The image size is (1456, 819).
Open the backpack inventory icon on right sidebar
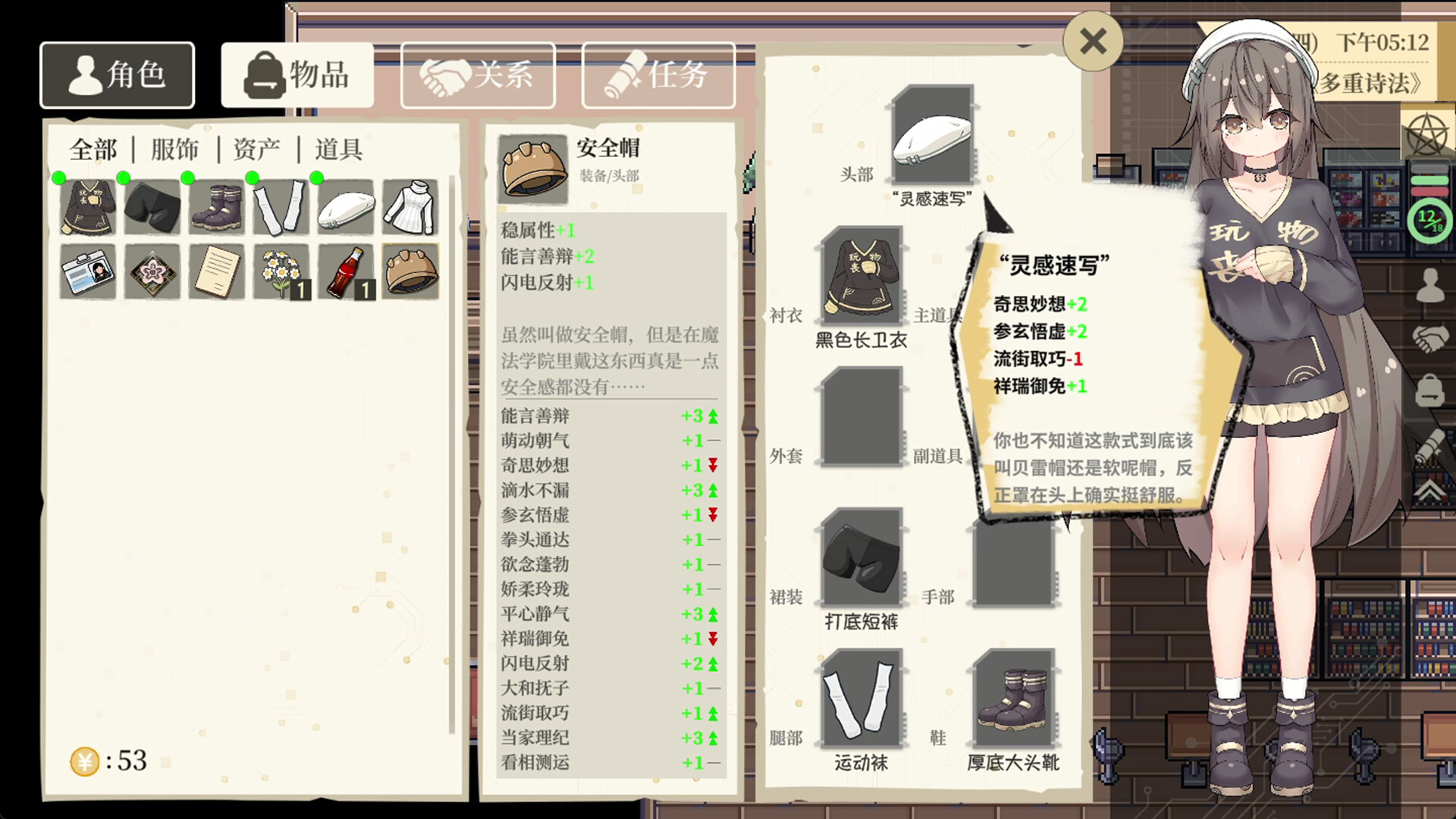(x=1429, y=389)
